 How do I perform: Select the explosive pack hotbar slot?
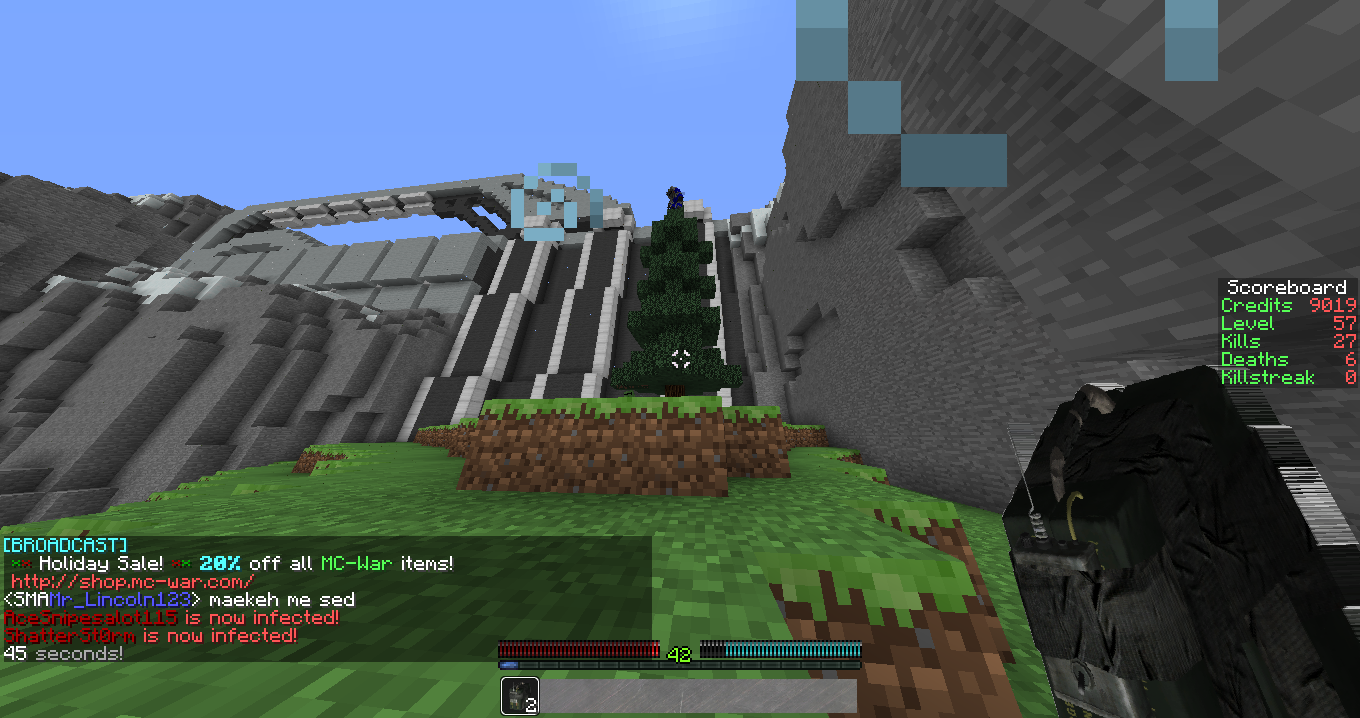point(519,696)
